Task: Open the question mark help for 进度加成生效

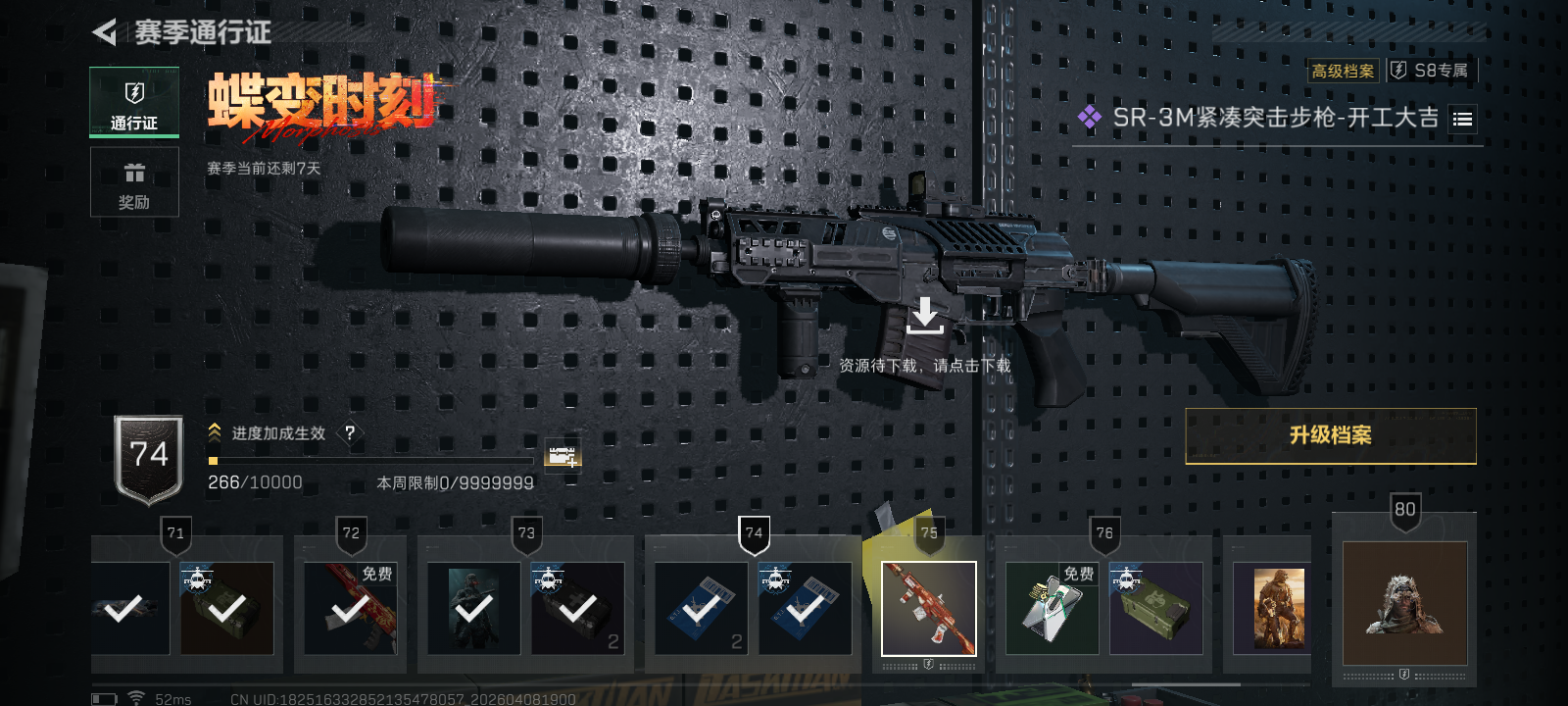Action: (350, 432)
